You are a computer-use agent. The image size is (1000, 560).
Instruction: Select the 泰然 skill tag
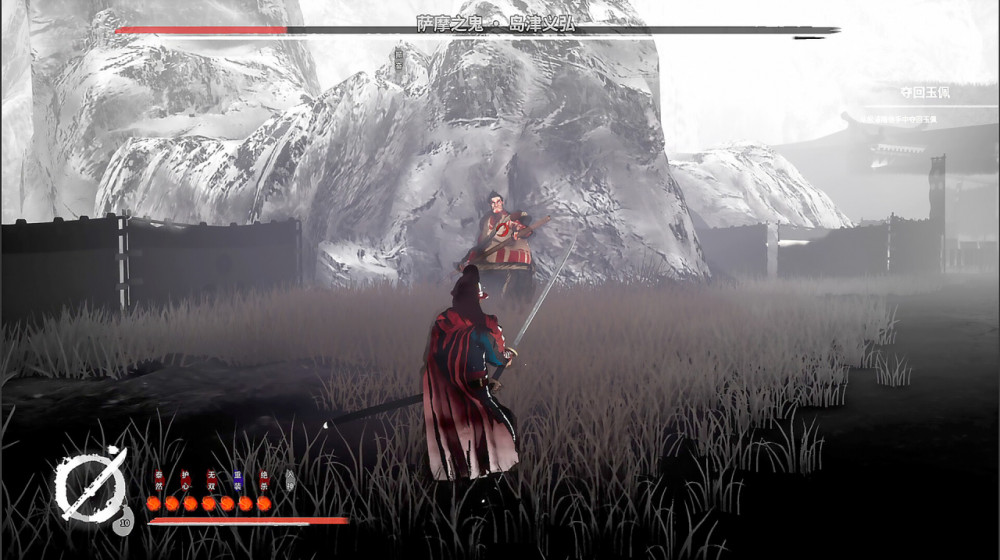(x=158, y=479)
